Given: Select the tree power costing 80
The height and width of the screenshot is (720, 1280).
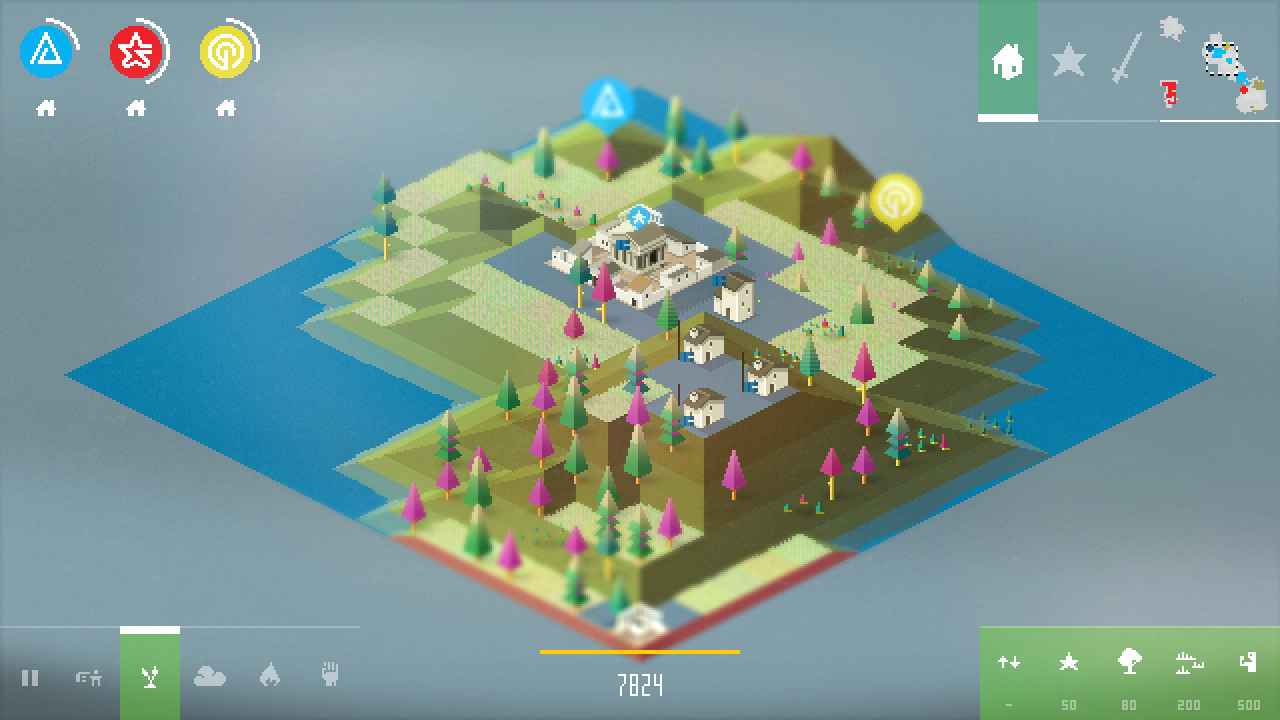Looking at the screenshot, I should click(x=1129, y=661).
